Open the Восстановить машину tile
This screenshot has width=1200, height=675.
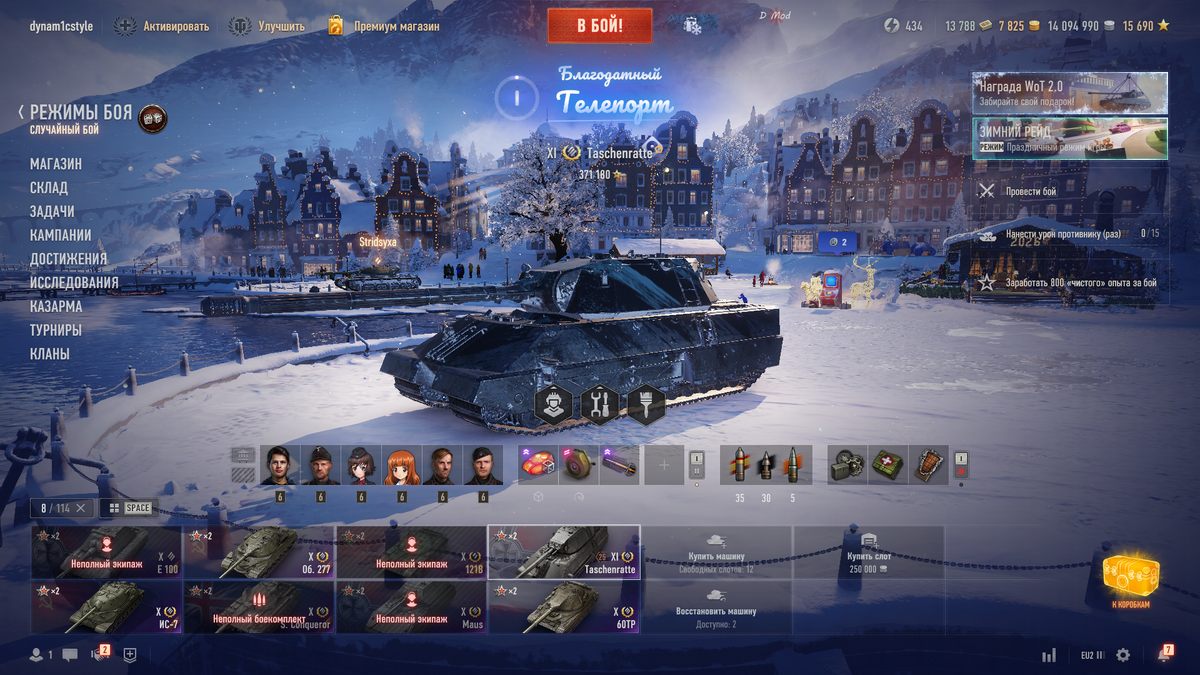(x=716, y=608)
